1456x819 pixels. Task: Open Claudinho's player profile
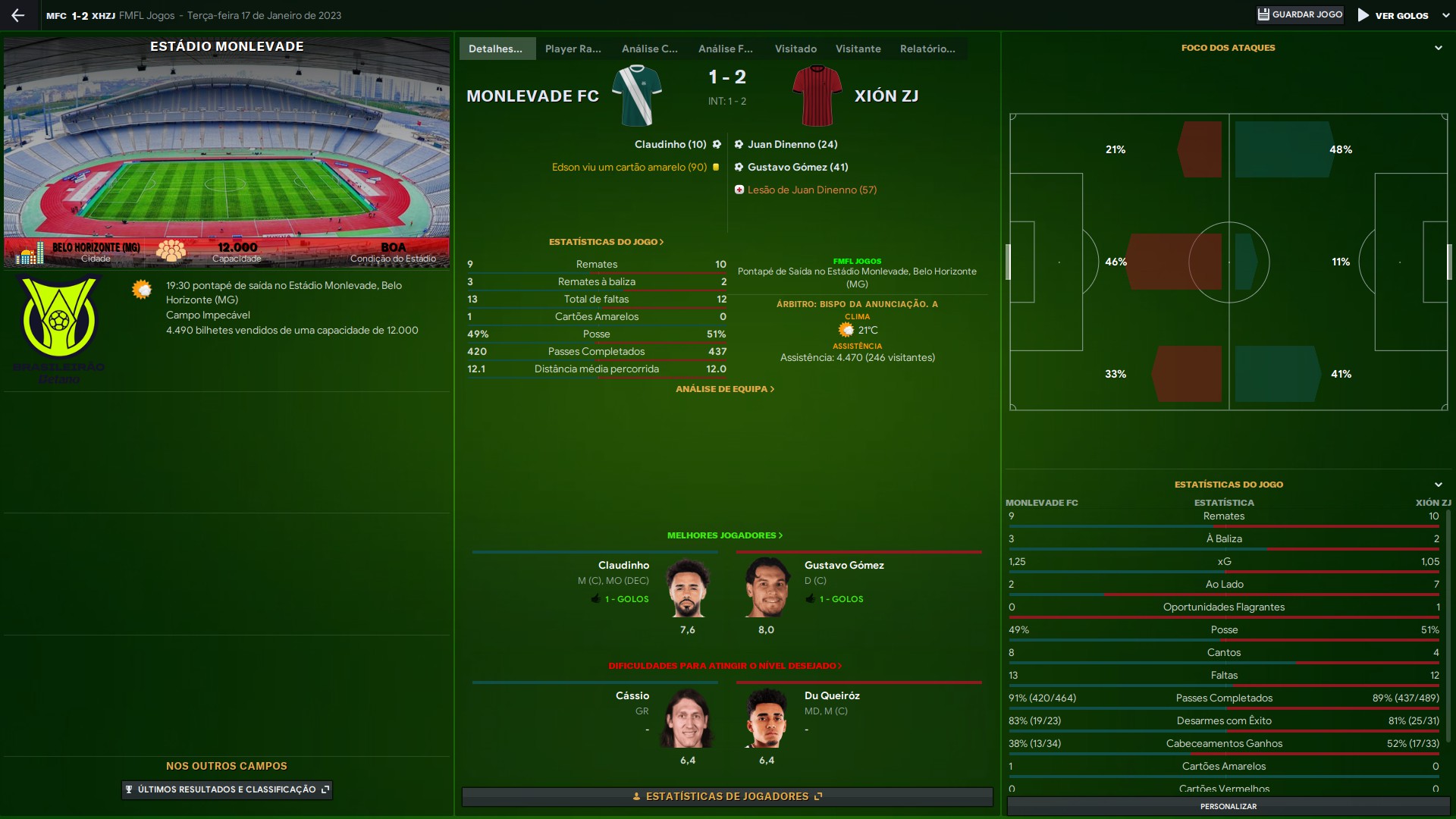pos(623,565)
